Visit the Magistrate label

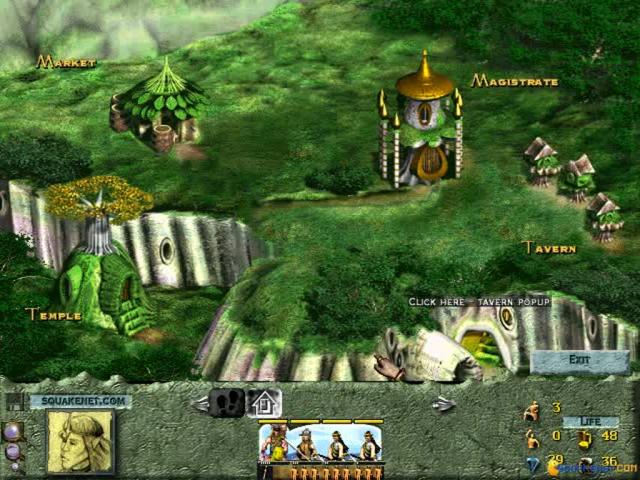tap(515, 81)
